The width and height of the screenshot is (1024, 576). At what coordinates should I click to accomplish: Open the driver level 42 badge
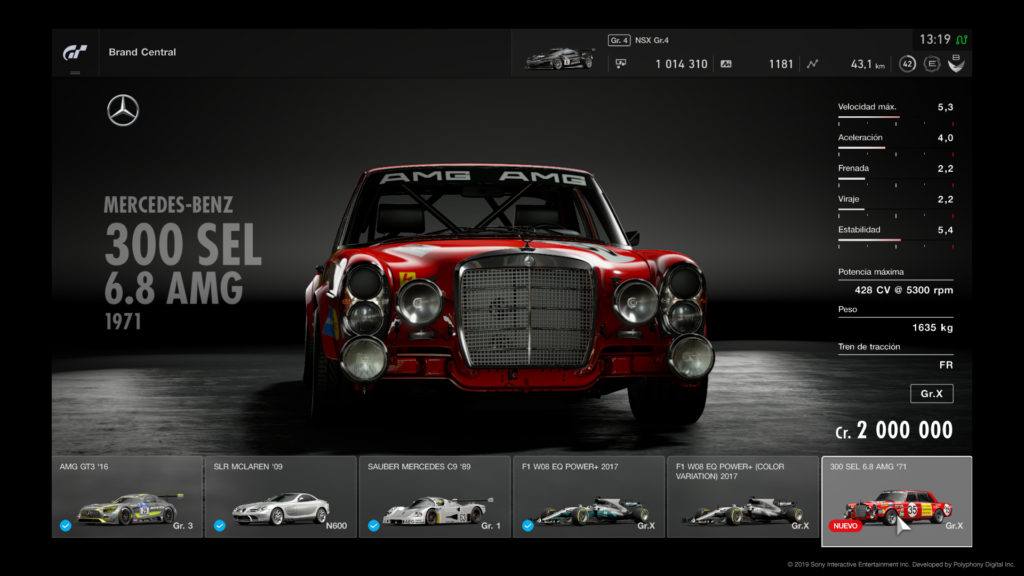tap(907, 64)
